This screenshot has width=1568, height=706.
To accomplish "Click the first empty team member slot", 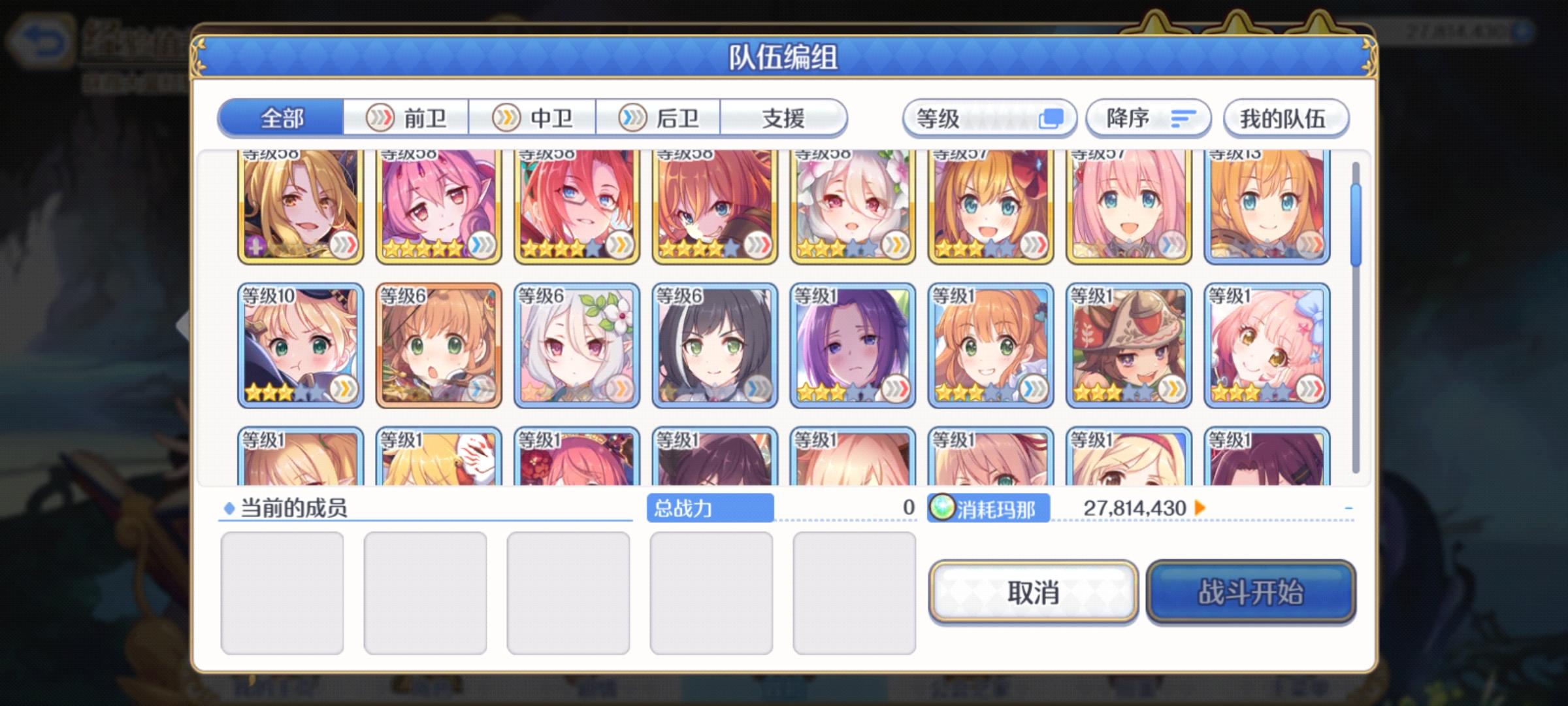I will 281,592.
